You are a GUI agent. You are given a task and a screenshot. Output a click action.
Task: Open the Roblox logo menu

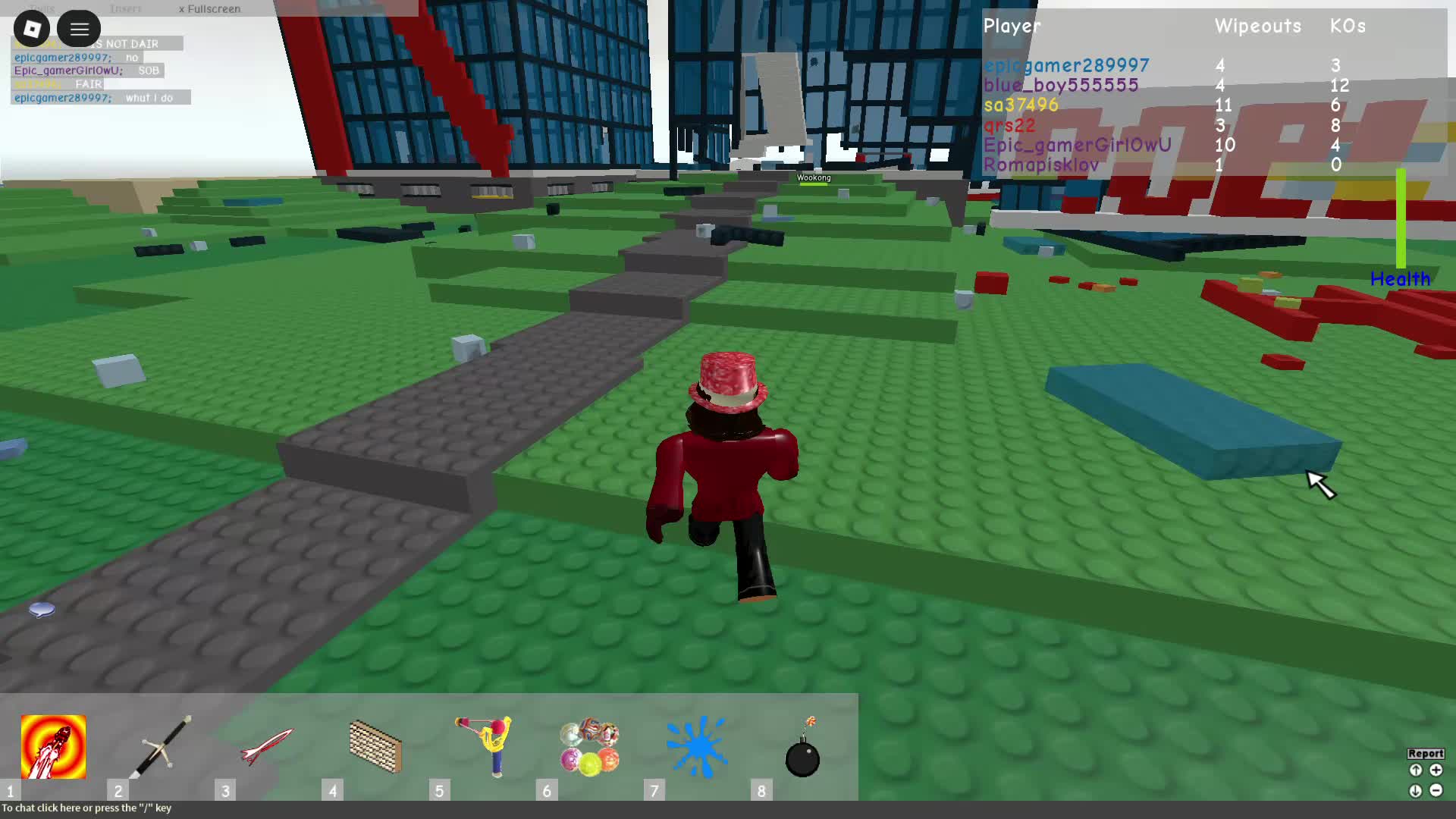31,28
